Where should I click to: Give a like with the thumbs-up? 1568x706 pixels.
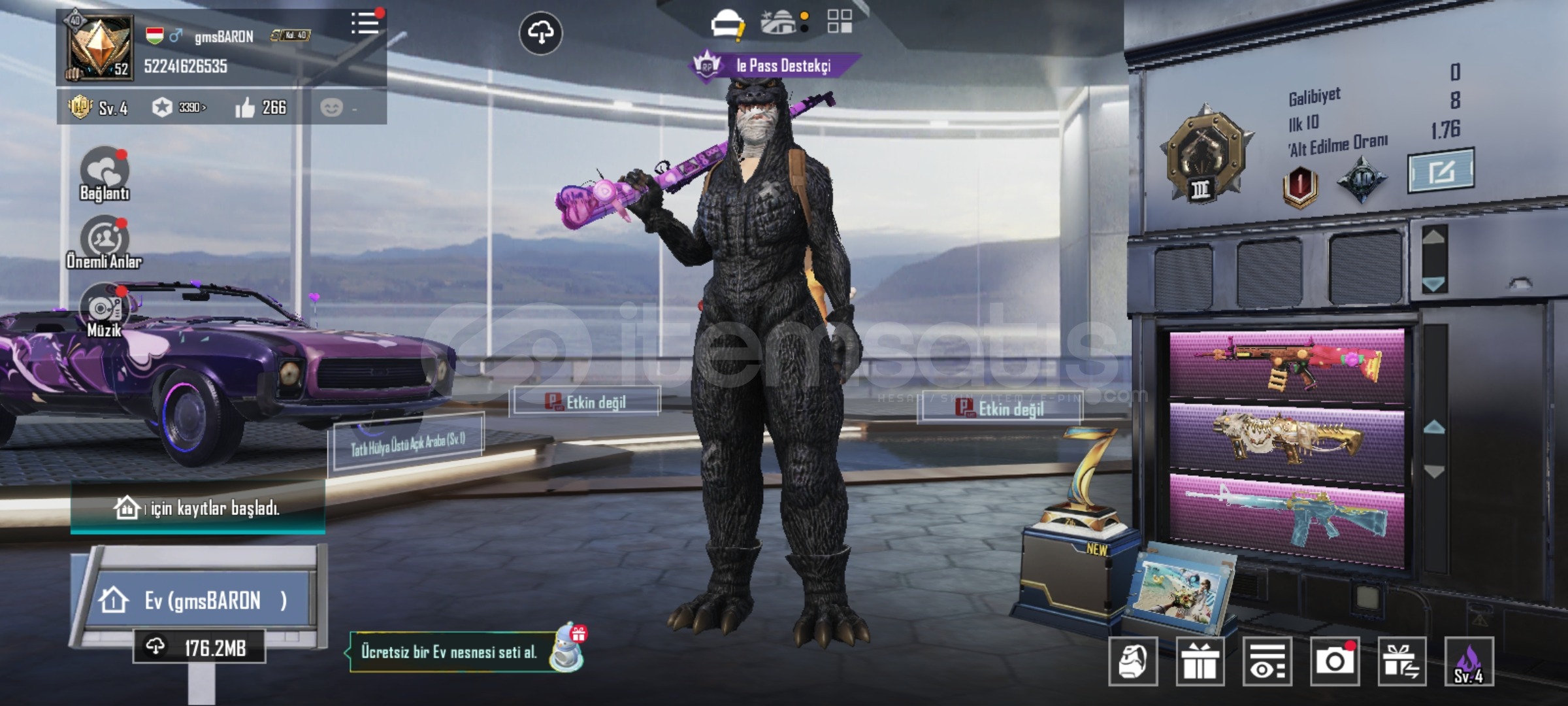click(x=246, y=107)
